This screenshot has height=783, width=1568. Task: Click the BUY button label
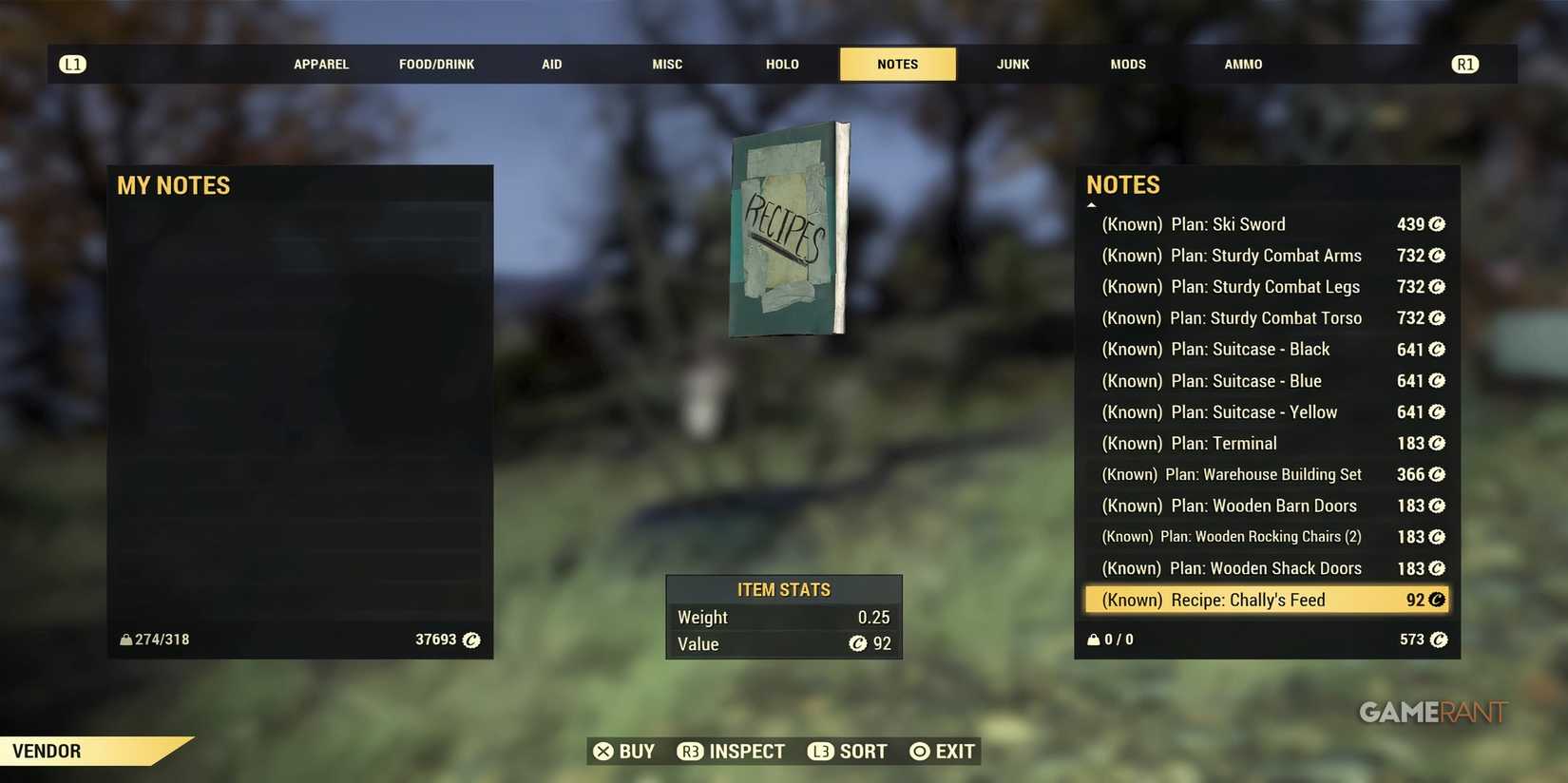point(637,751)
